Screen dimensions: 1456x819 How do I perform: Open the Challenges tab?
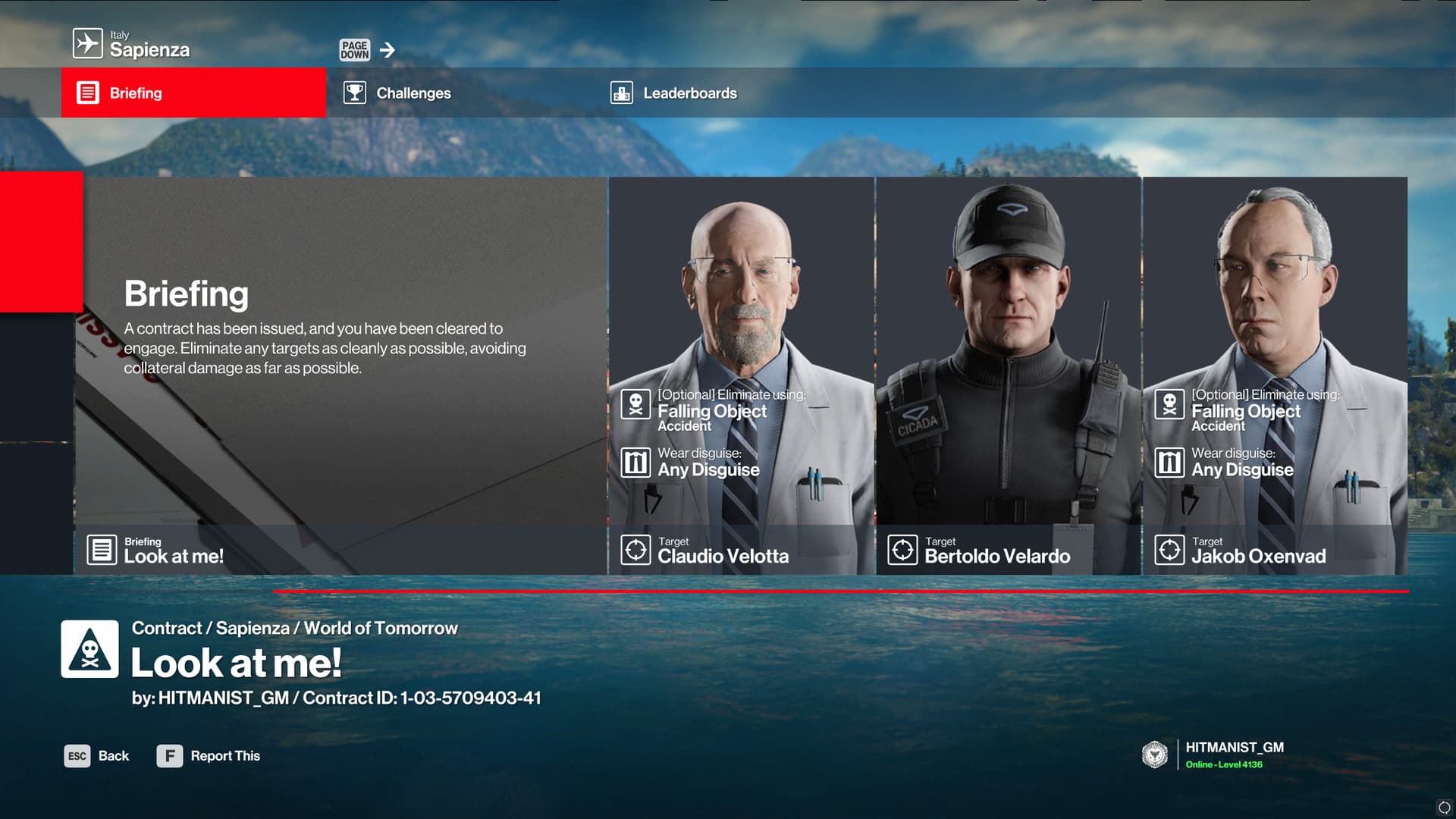pyautogui.click(x=413, y=93)
